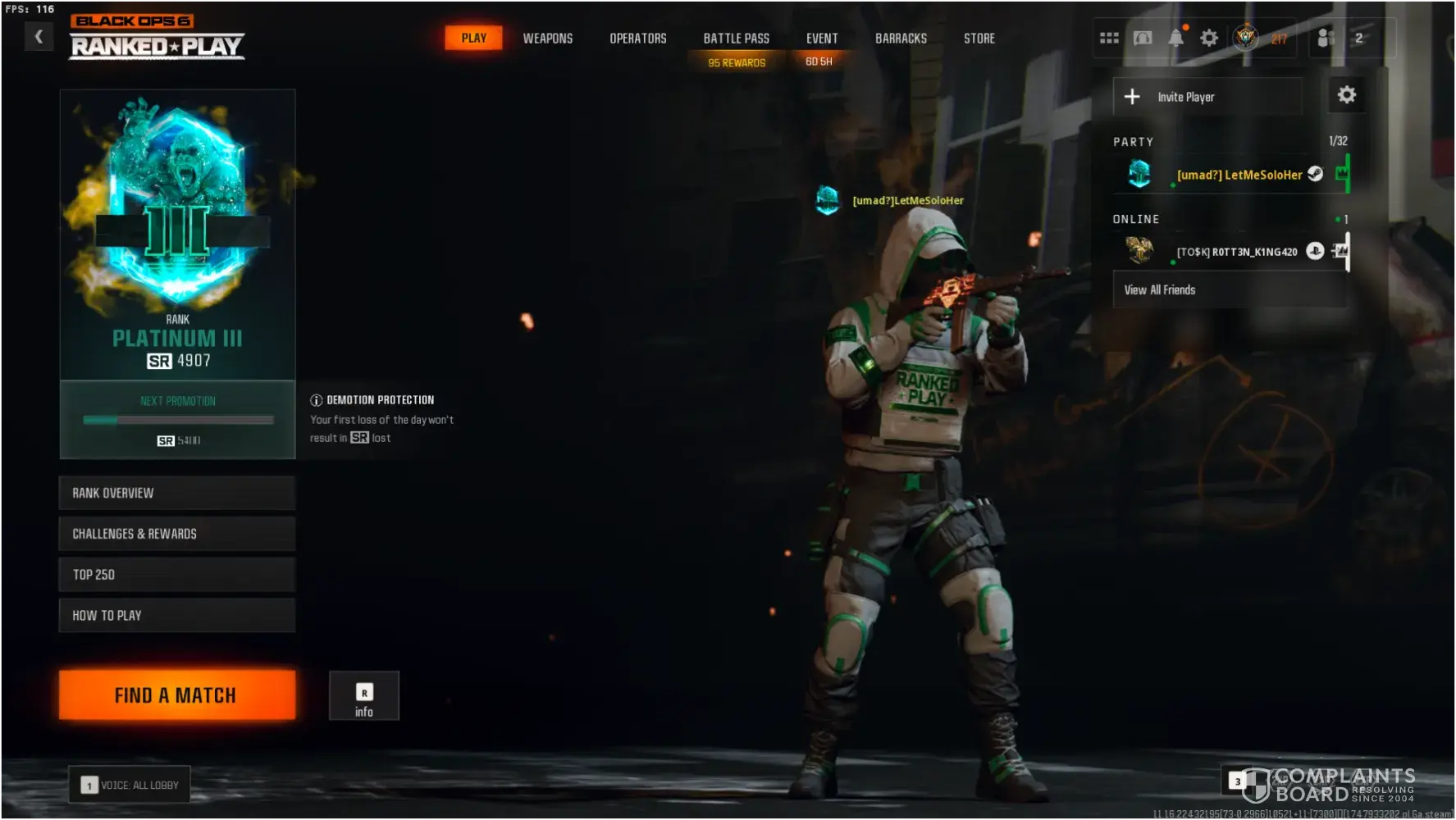Switch to the Weapons tab
This screenshot has width=1456, height=820.
548,39
